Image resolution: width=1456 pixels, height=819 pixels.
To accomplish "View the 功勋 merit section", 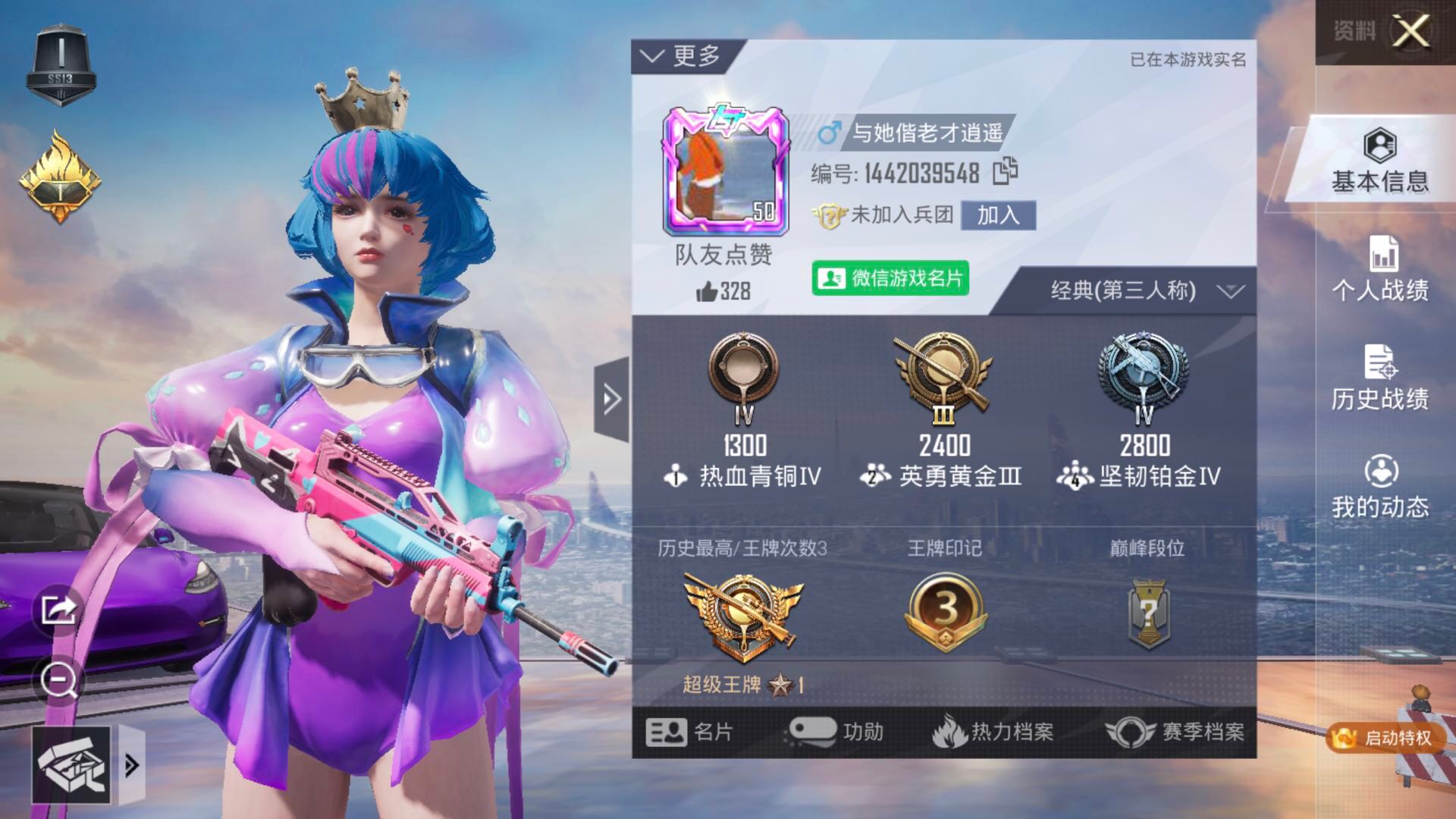I will tap(836, 732).
